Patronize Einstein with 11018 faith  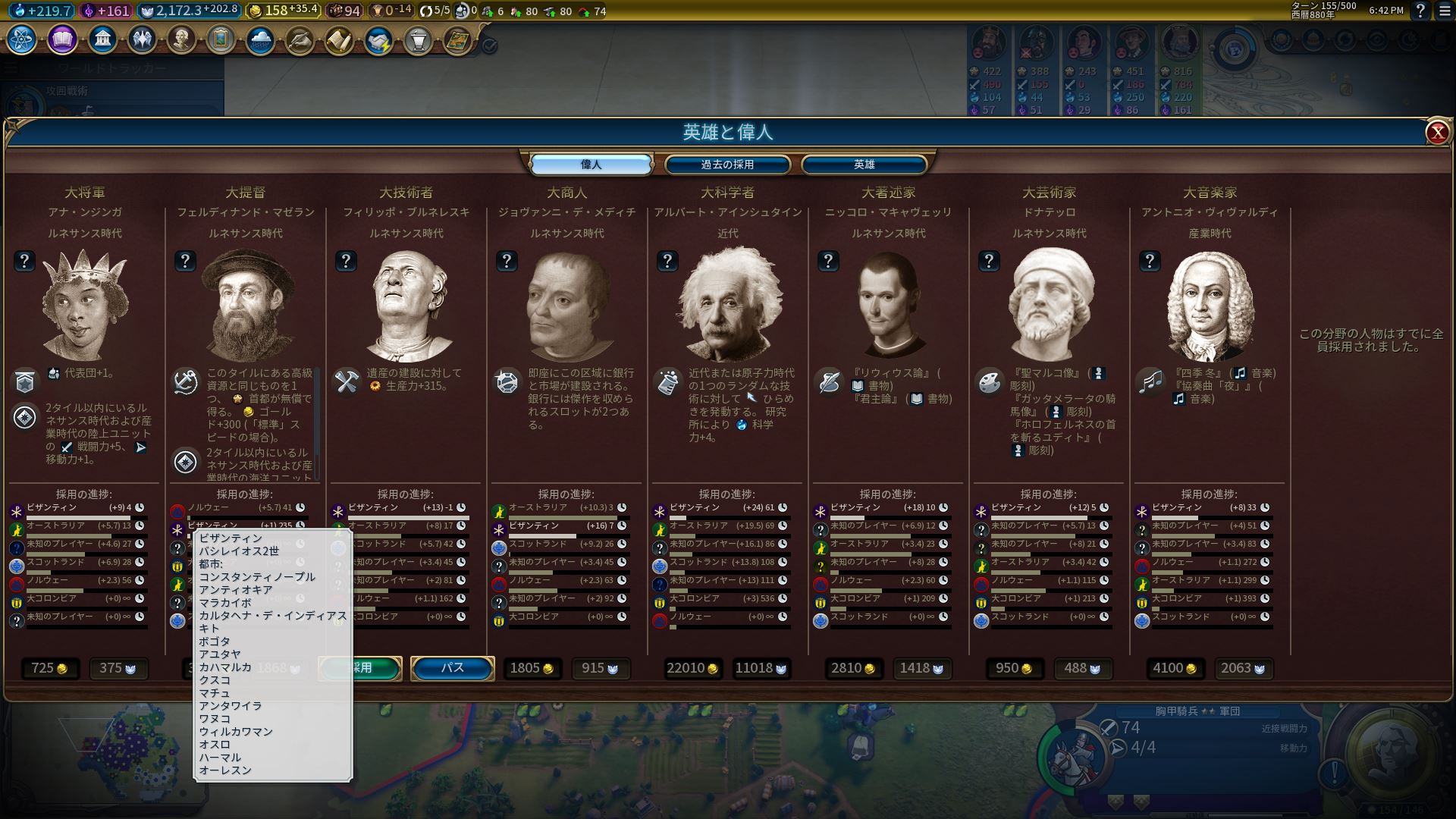[x=761, y=668]
